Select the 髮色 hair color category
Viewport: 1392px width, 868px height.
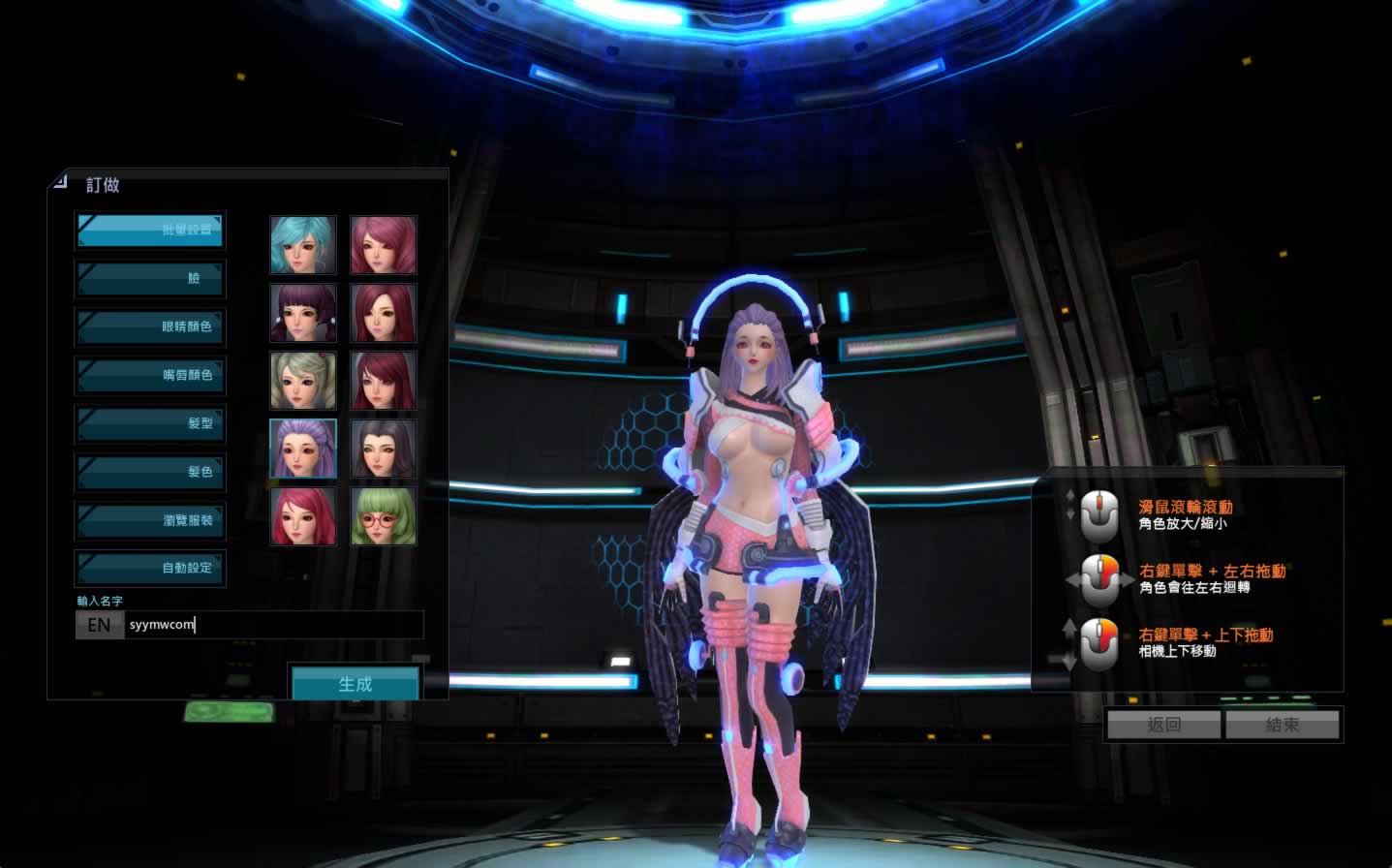point(150,472)
